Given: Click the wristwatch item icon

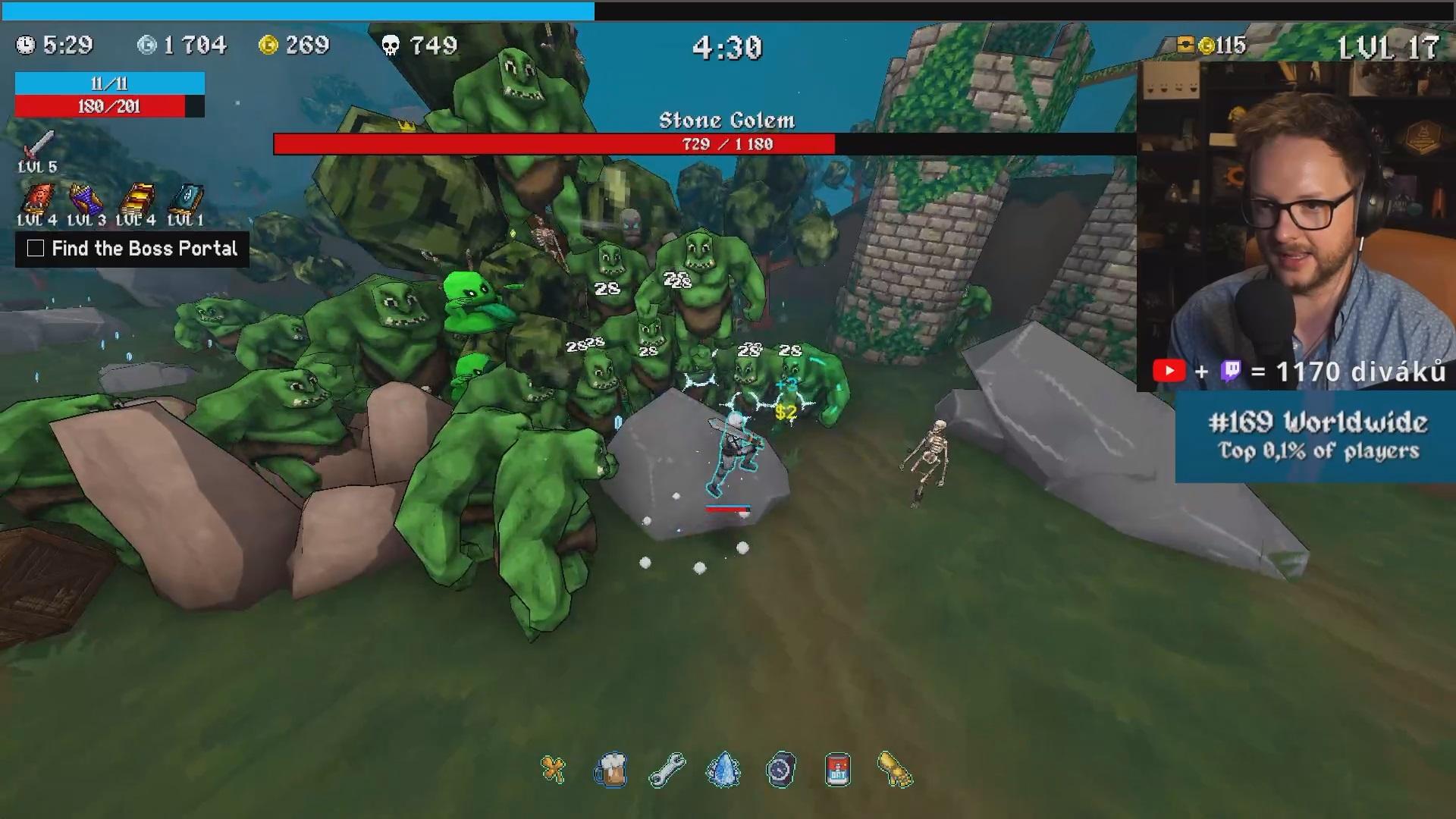Looking at the screenshot, I should pos(781,770).
